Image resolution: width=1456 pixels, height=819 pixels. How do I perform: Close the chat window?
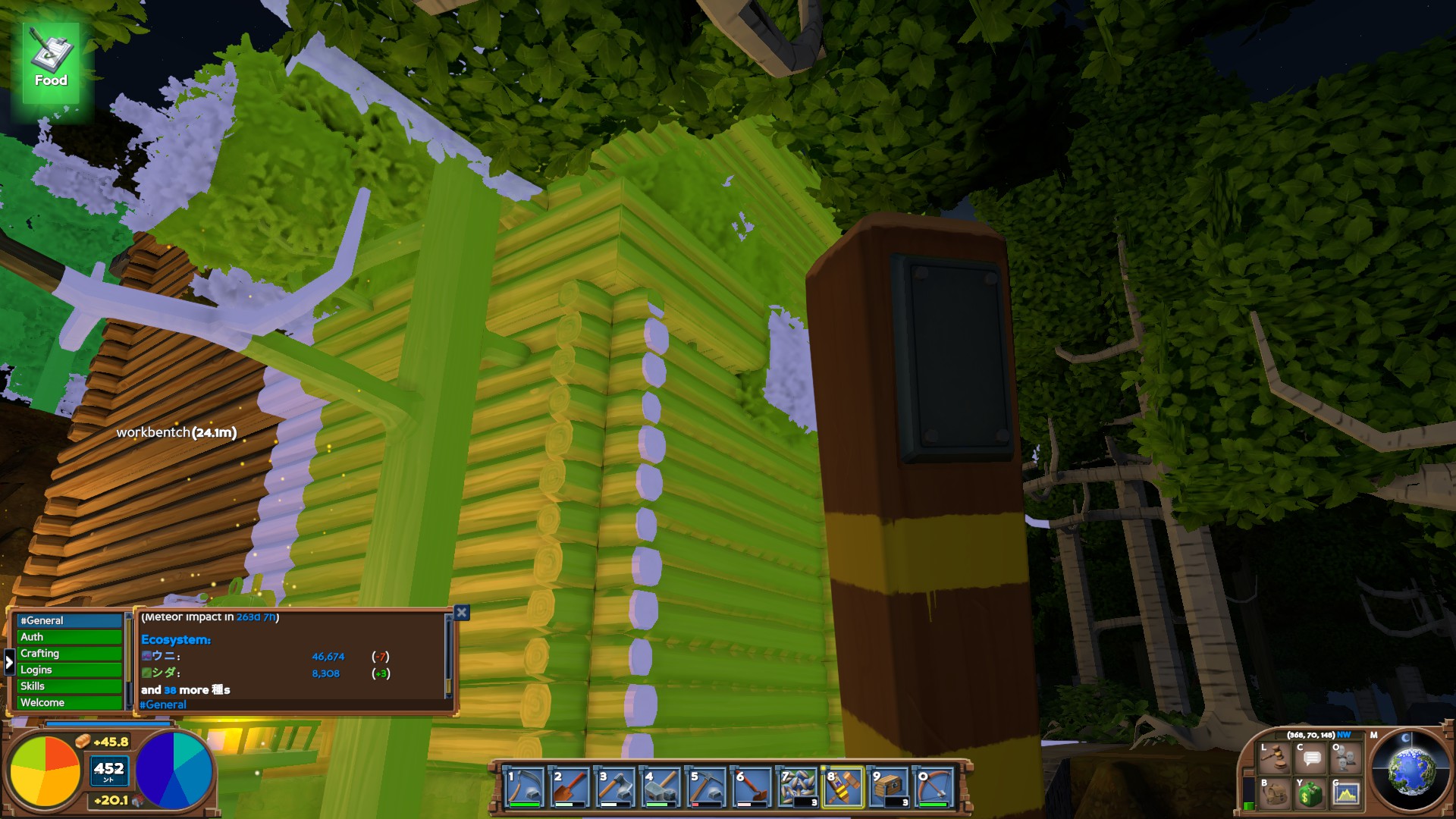(x=461, y=613)
